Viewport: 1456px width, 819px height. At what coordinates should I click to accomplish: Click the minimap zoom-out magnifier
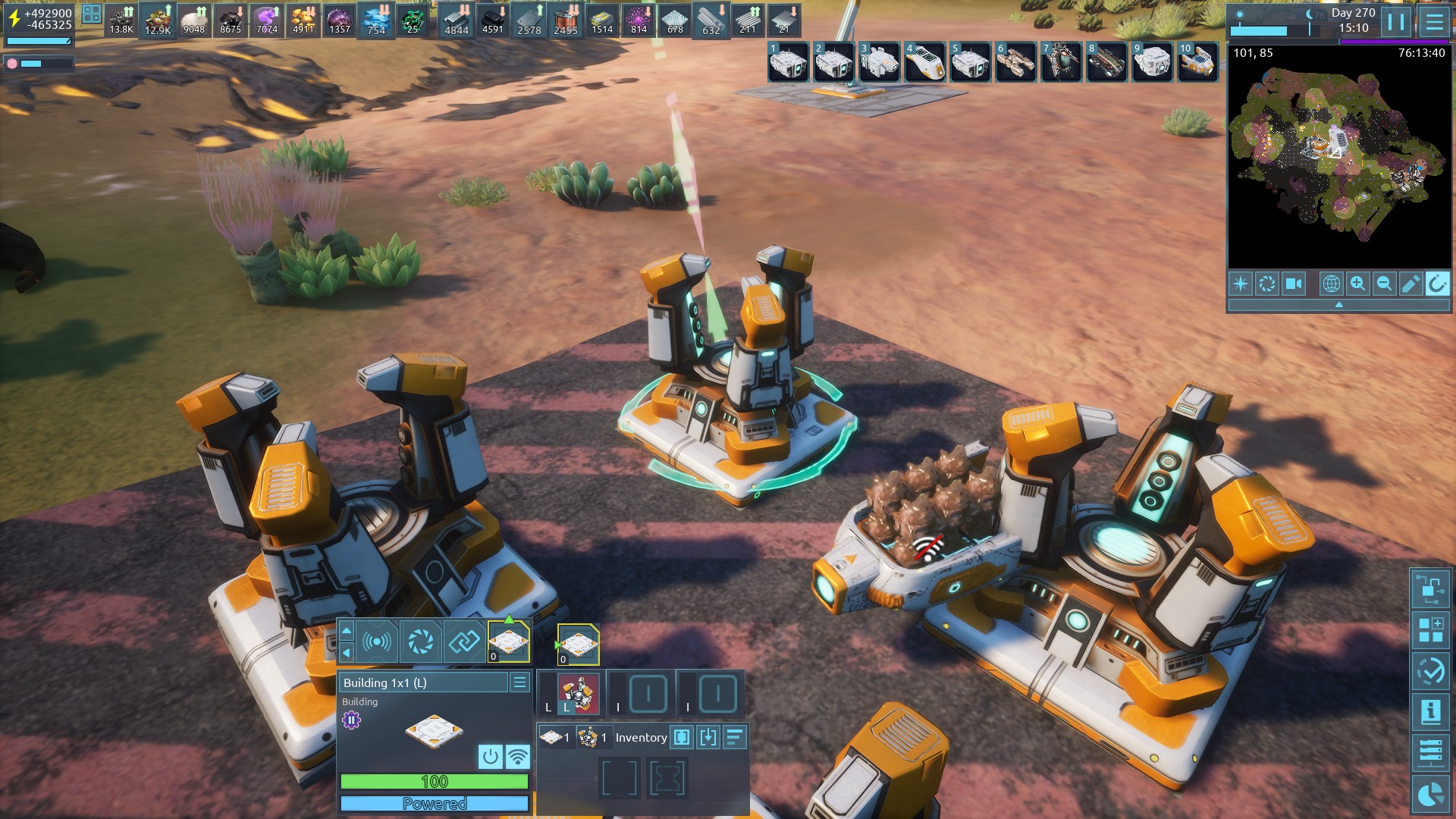(x=1384, y=284)
